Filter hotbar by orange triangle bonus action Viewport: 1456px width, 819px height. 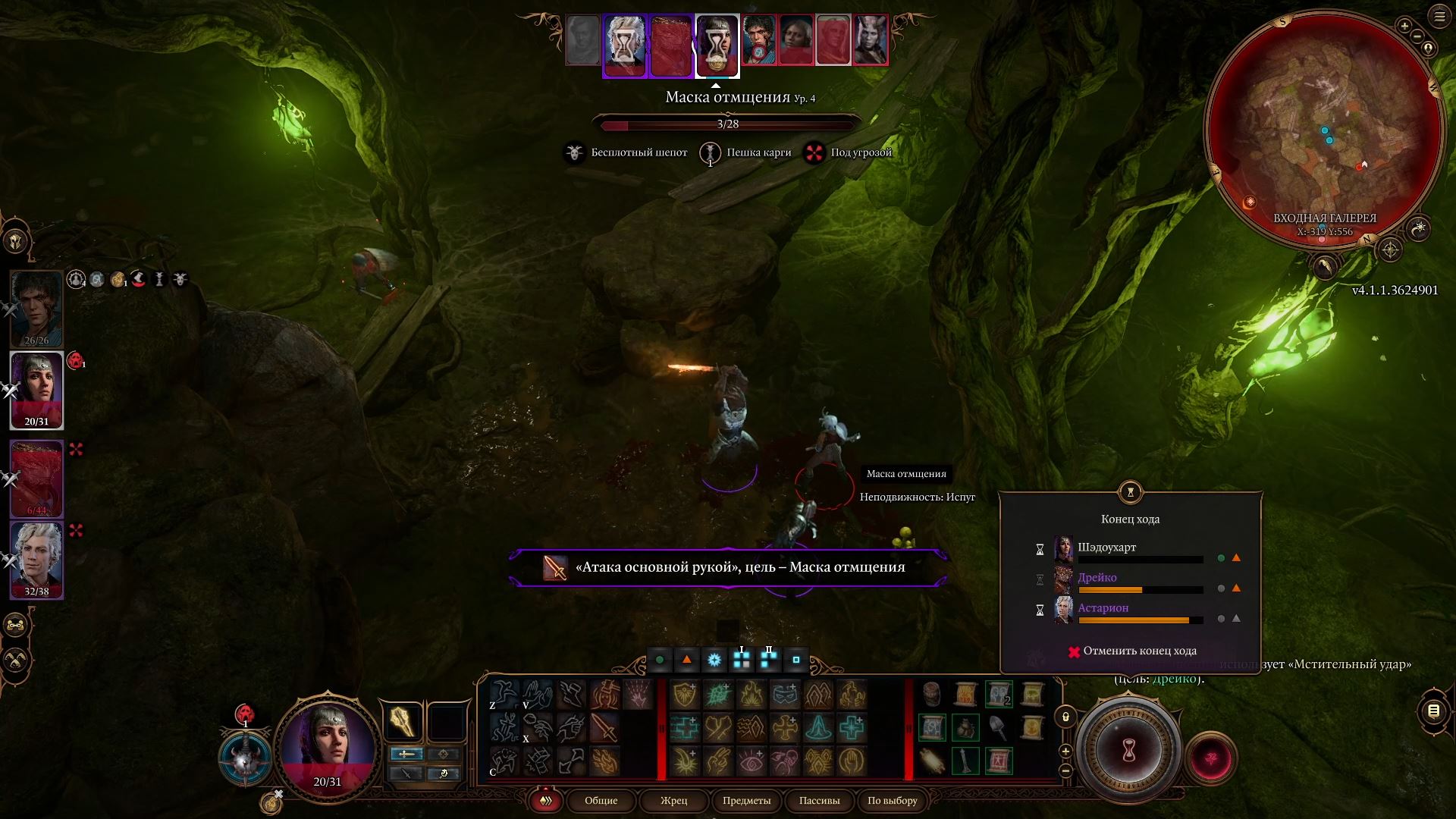point(687,660)
